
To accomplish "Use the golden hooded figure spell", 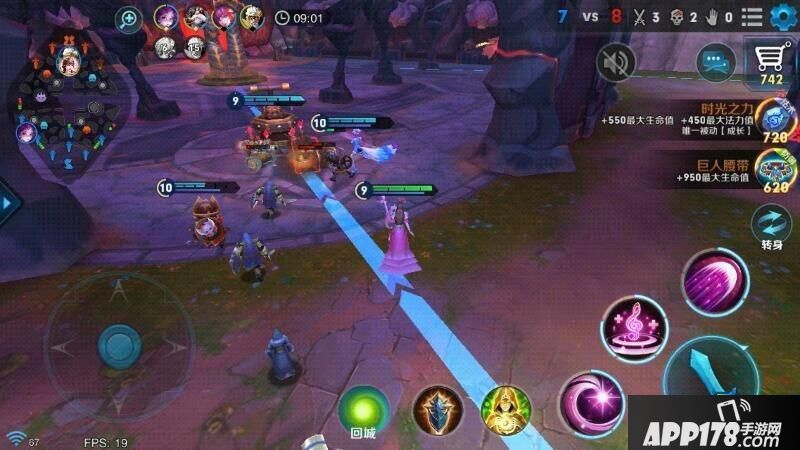I will pos(503,410).
